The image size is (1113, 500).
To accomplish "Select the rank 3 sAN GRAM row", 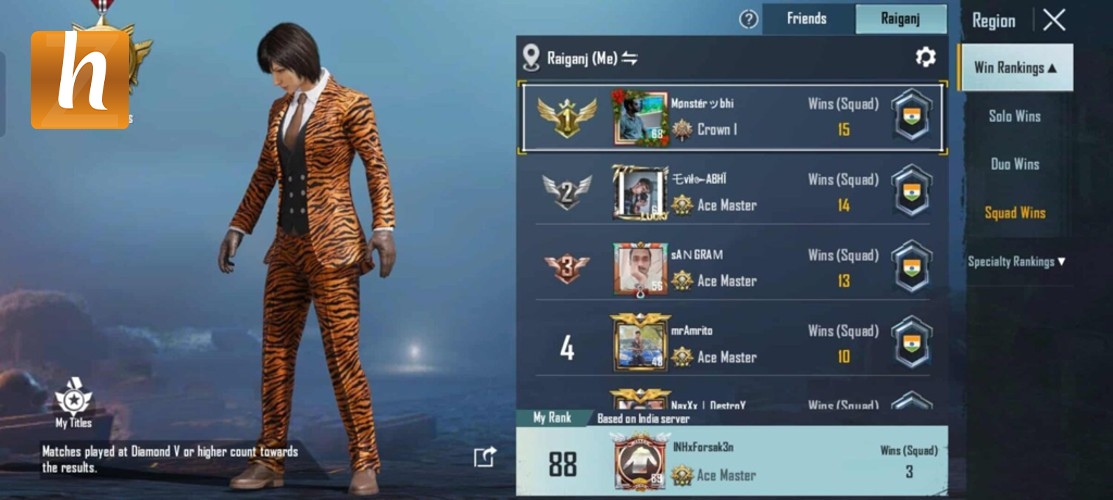I will pyautogui.click(x=730, y=268).
